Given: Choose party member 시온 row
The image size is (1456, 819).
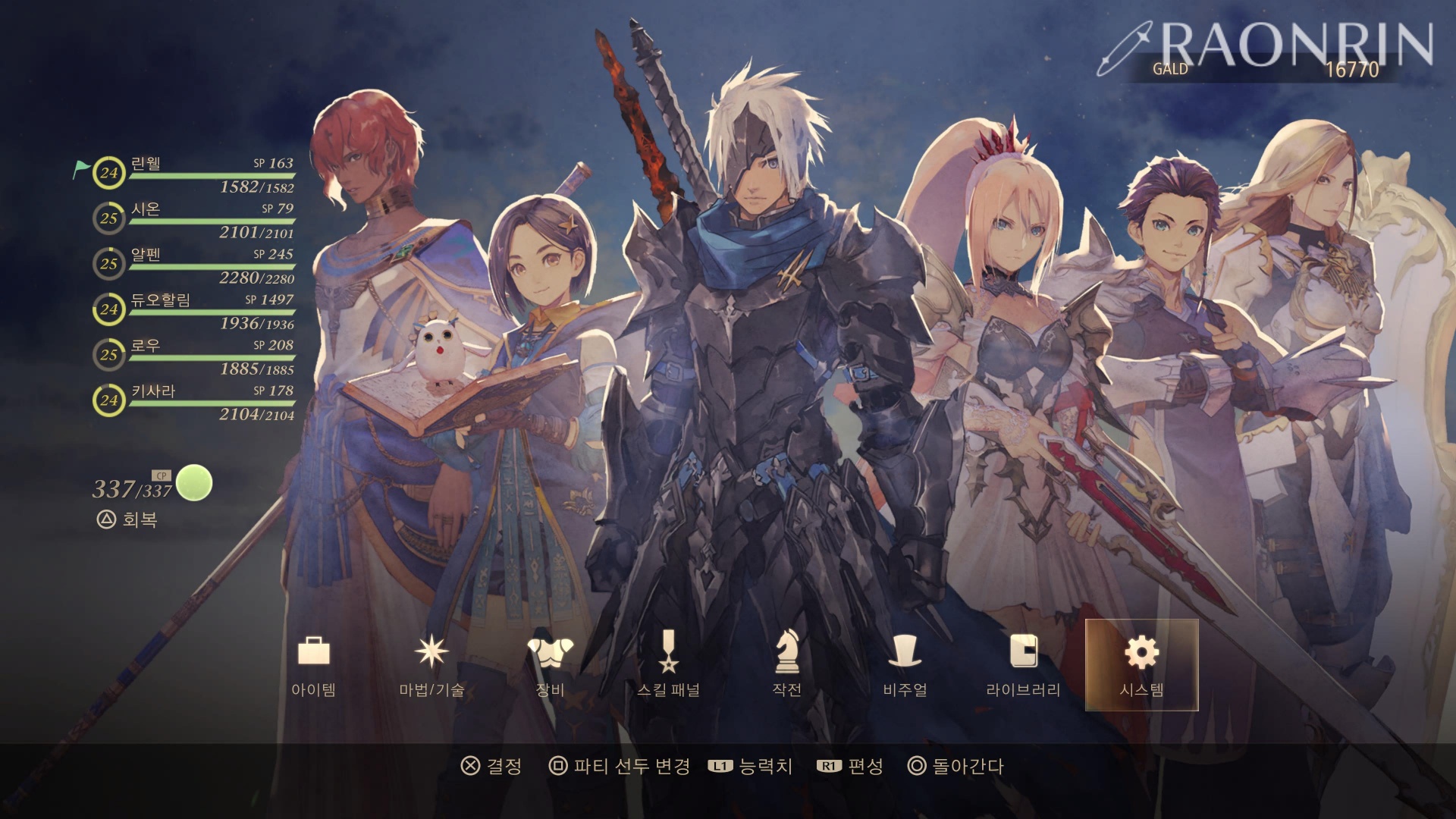Looking at the screenshot, I should [x=194, y=220].
